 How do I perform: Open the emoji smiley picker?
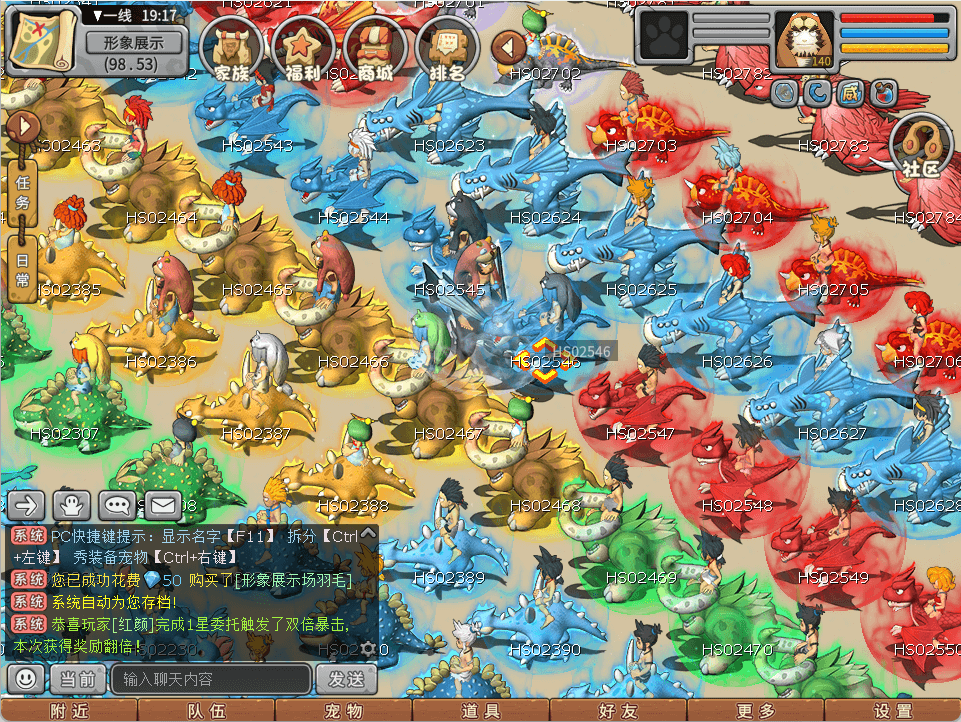pyautogui.click(x=26, y=679)
